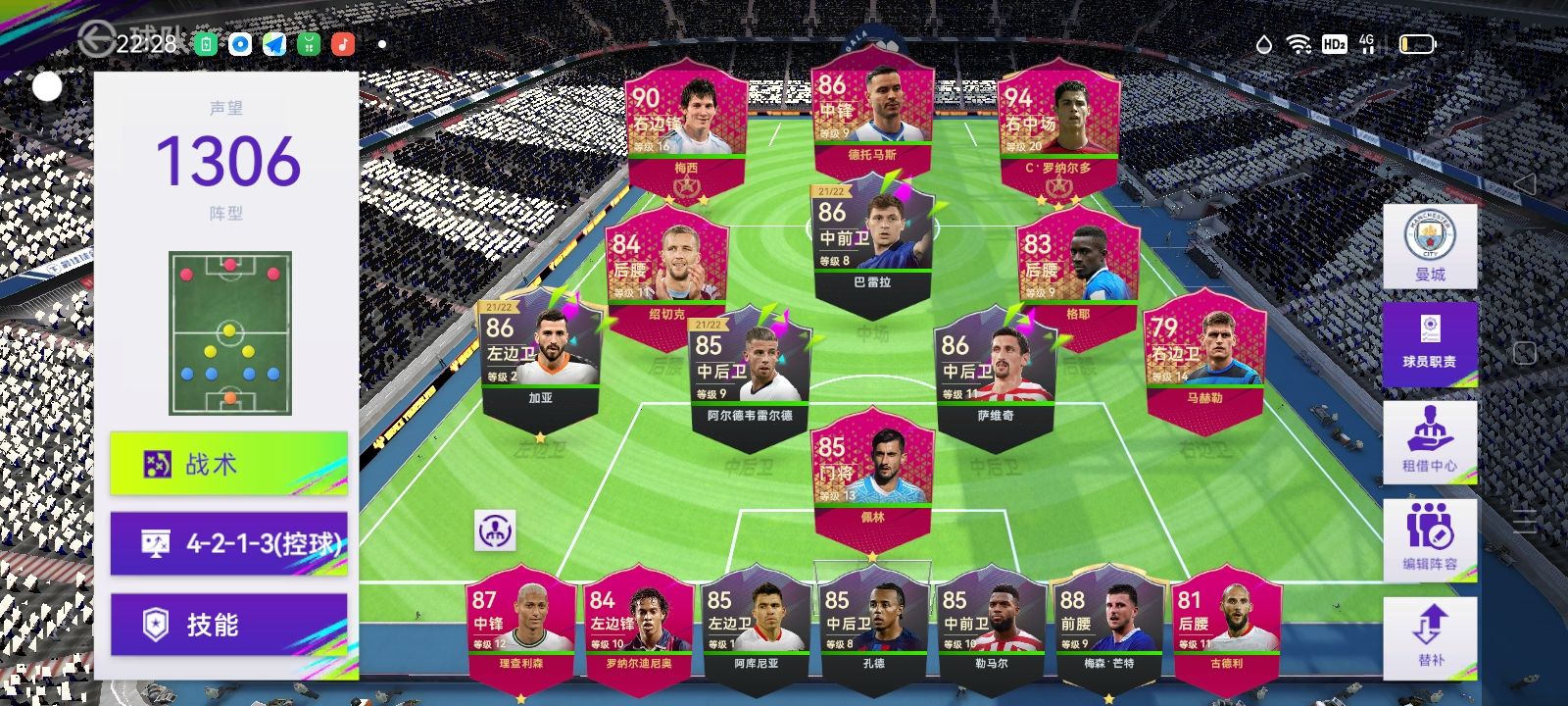Change the 4-2-1-3(控球) formation
1568x706 pixels.
click(228, 543)
